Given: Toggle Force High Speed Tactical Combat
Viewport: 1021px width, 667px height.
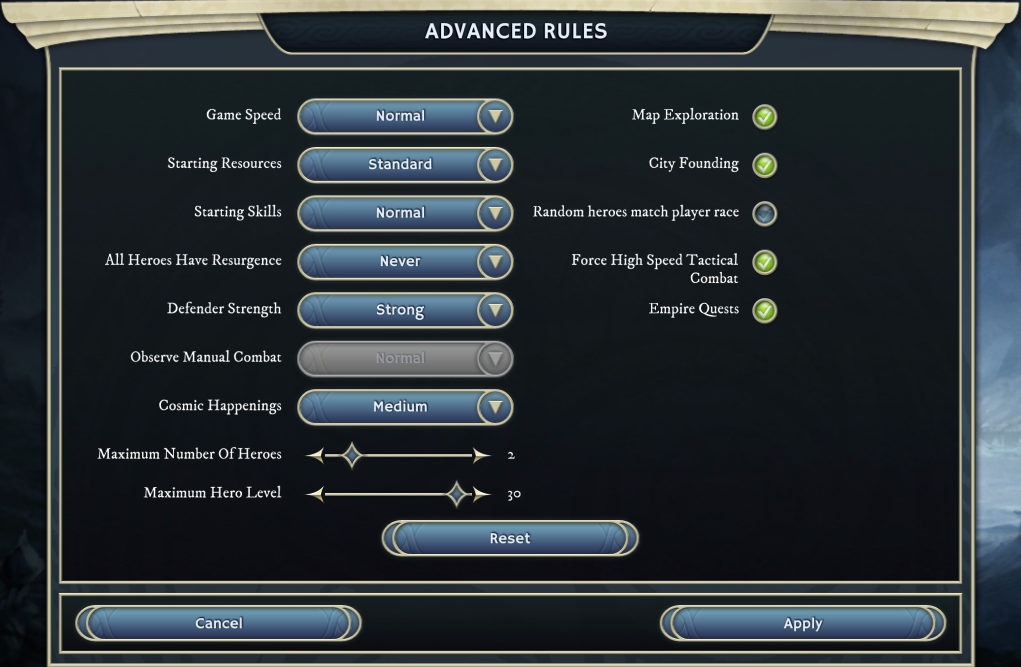Looking at the screenshot, I should (x=765, y=262).
